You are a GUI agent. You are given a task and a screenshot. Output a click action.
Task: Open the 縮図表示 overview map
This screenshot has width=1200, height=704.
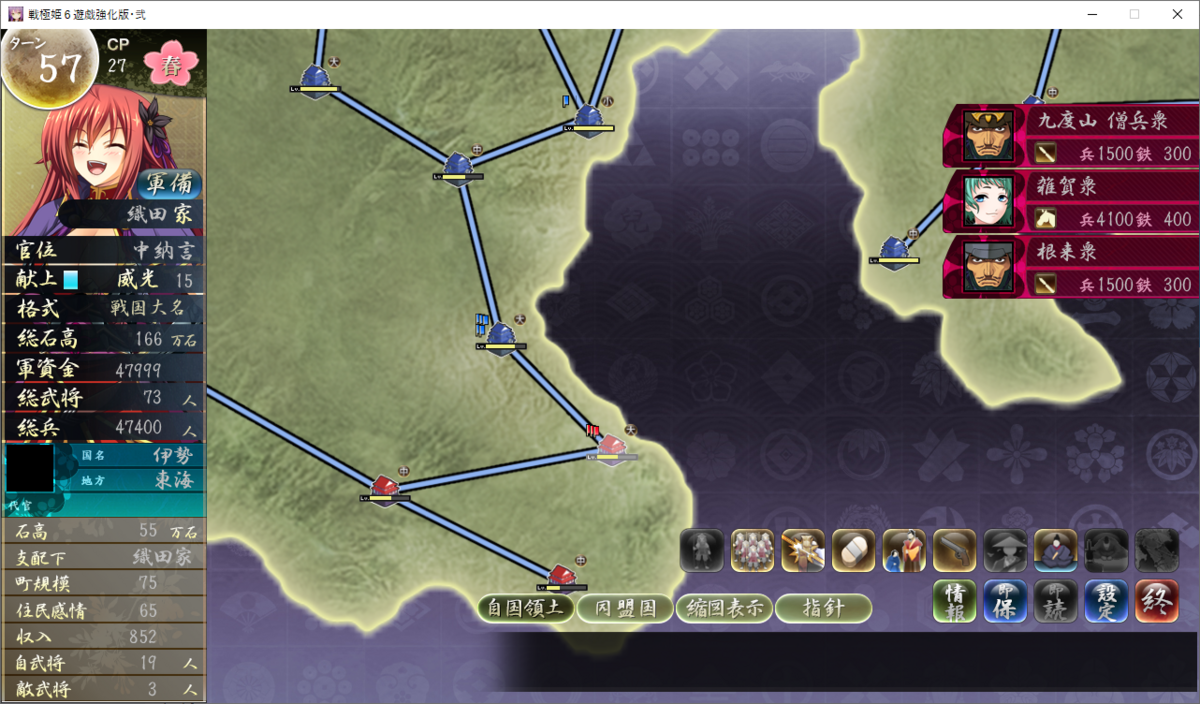click(x=724, y=607)
